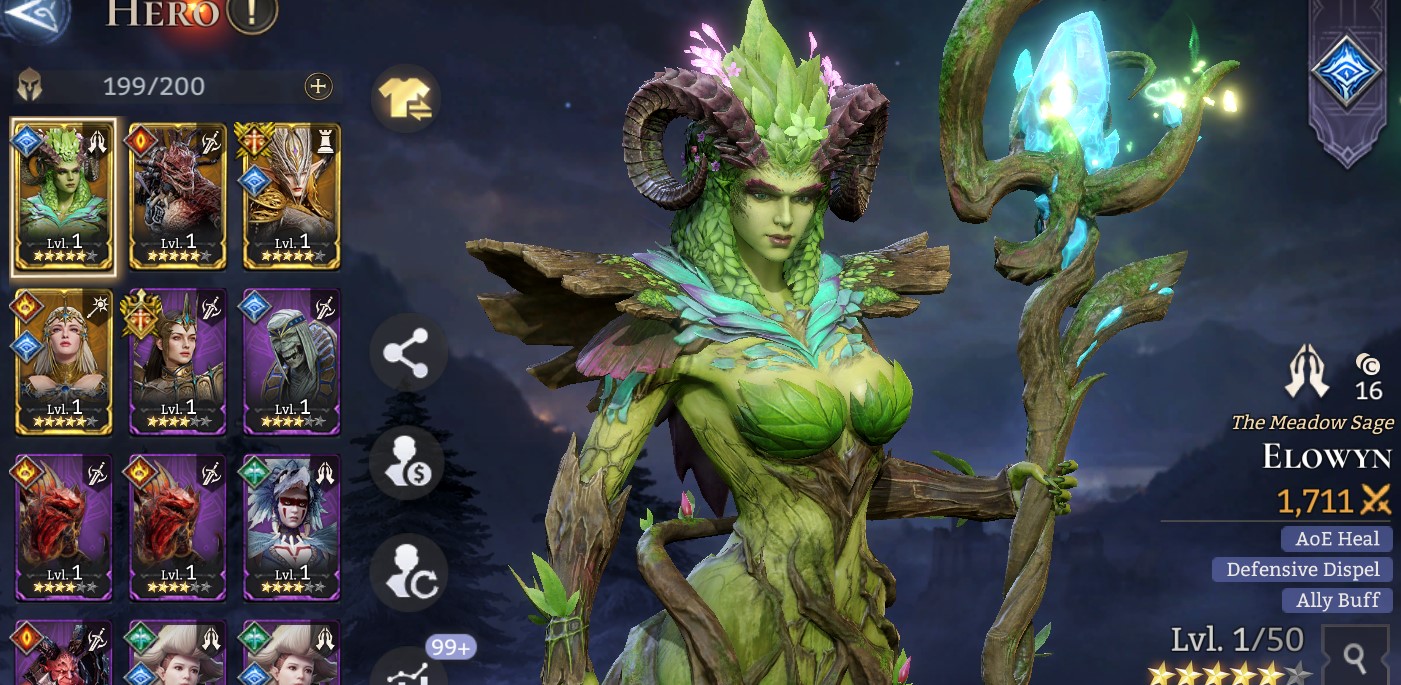1401x685 pixels.
Task: Select the feather-headdress hero card
Action: click(x=292, y=527)
